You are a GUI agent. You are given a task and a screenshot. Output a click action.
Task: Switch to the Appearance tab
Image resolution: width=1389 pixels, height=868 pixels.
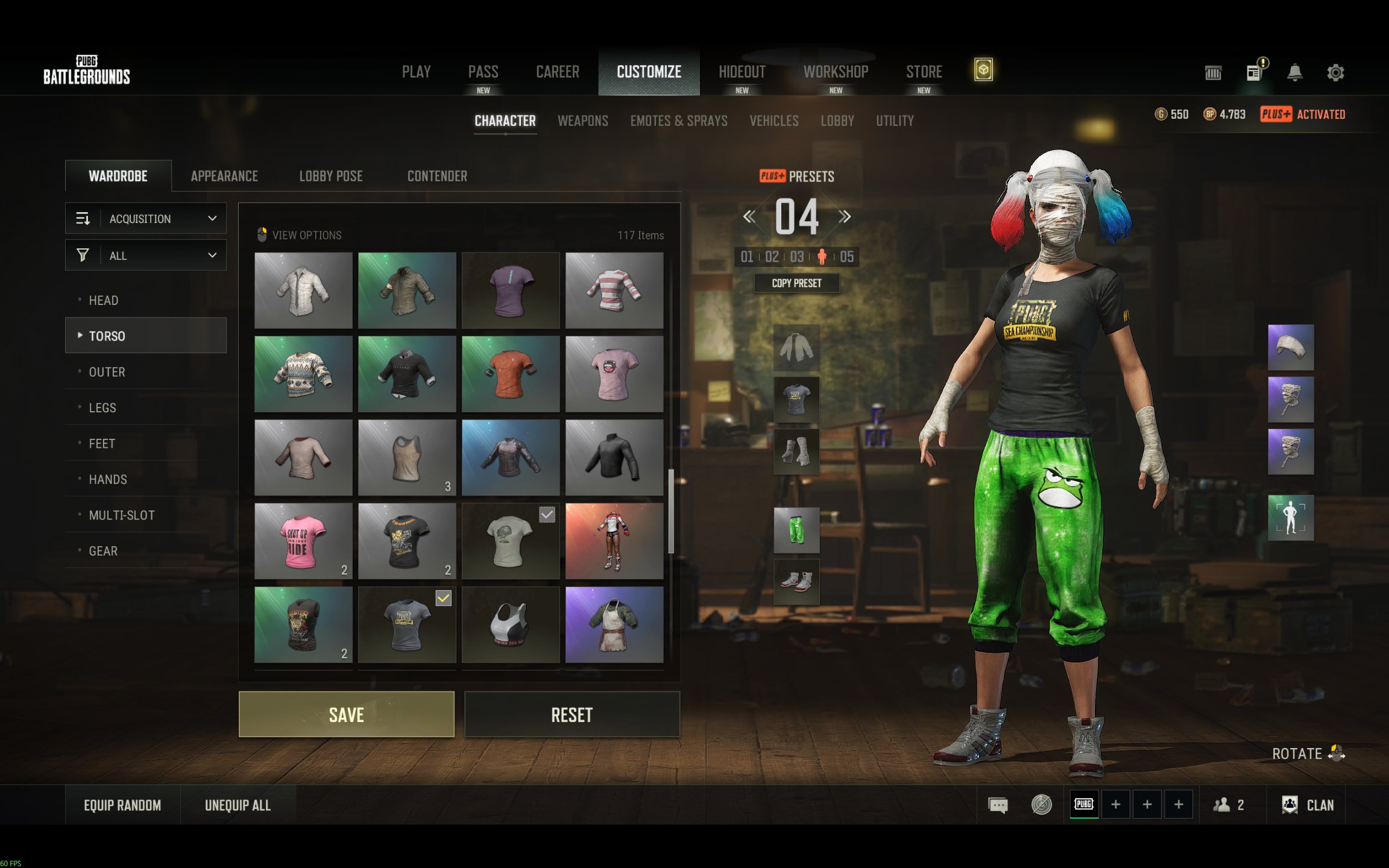(224, 176)
